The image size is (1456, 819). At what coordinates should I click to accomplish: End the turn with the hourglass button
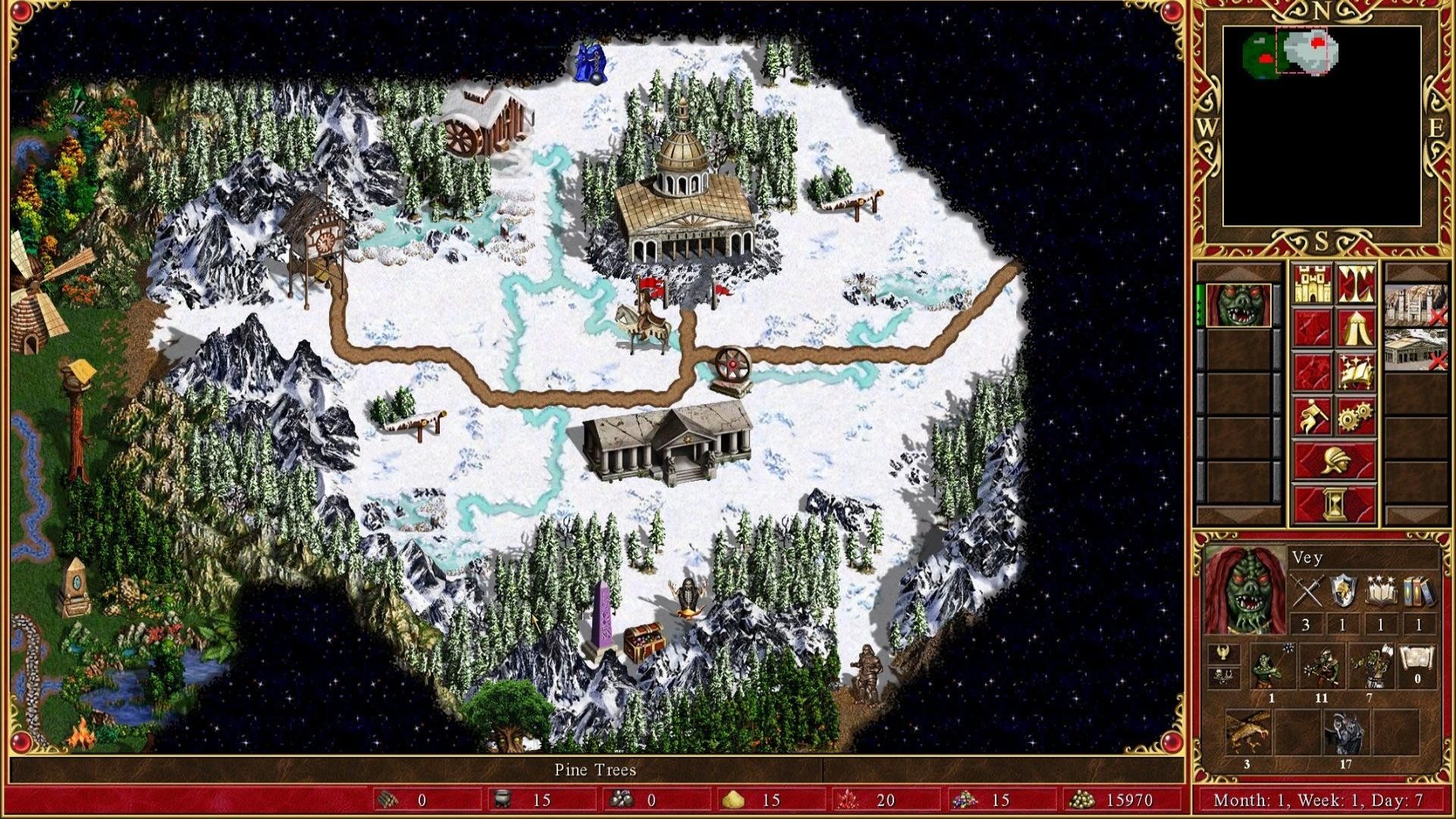1334,504
